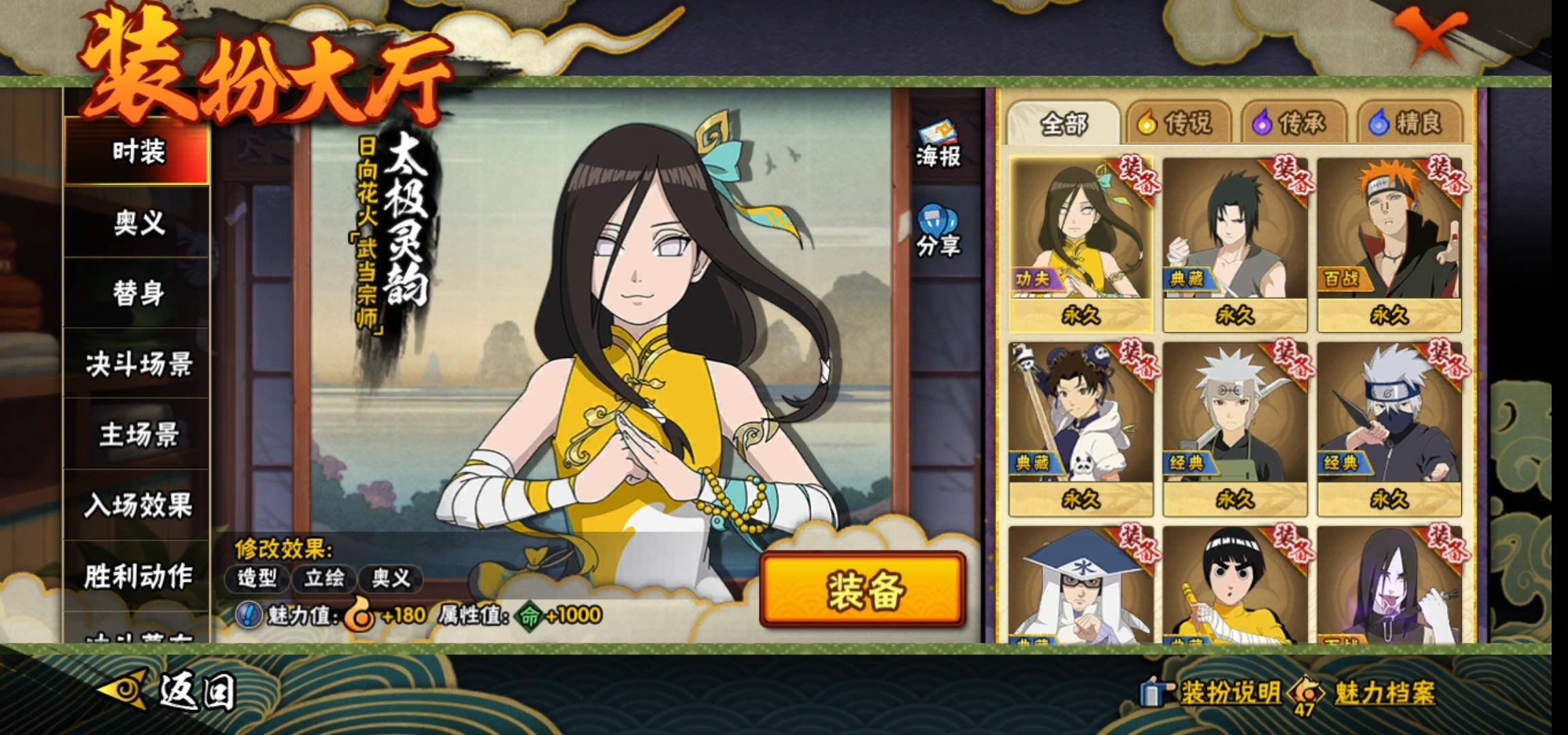Open 装扮说明 costume instructions

pyautogui.click(x=1213, y=693)
